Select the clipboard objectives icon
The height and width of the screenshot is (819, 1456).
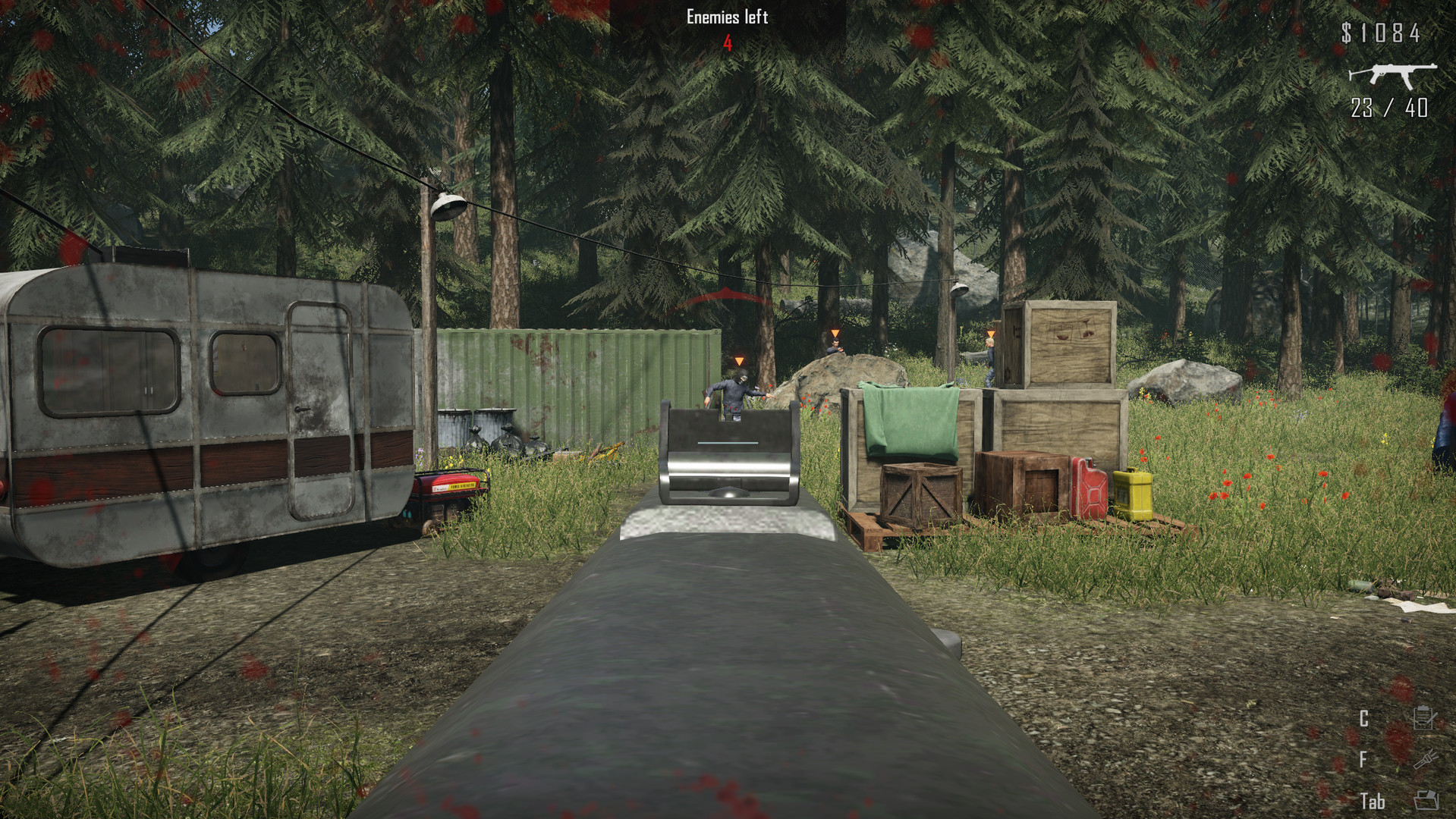click(x=1425, y=717)
